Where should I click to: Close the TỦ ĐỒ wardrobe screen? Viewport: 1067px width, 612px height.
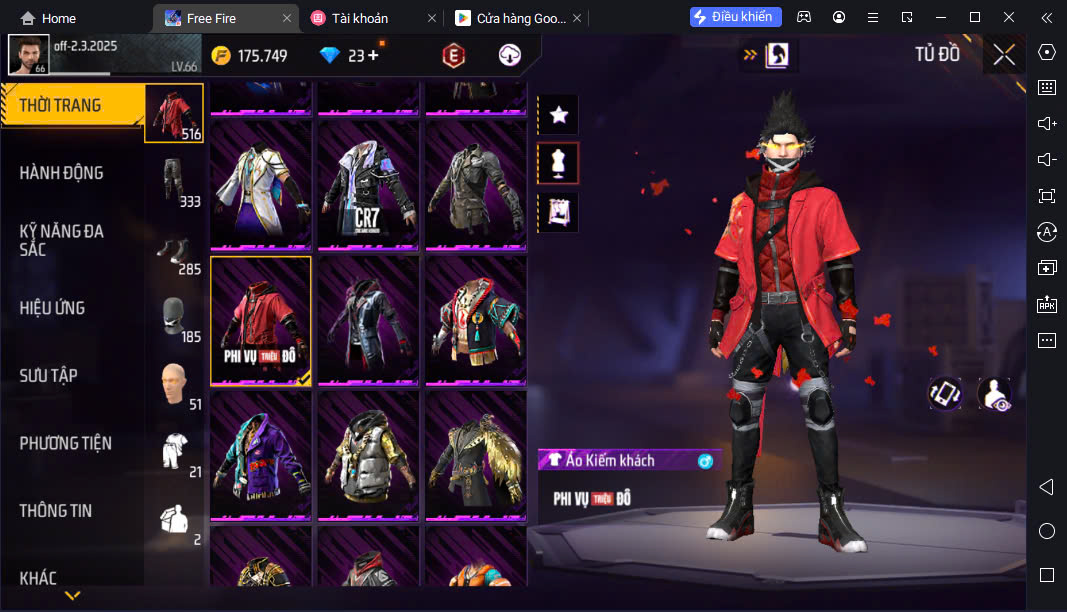(x=1003, y=55)
